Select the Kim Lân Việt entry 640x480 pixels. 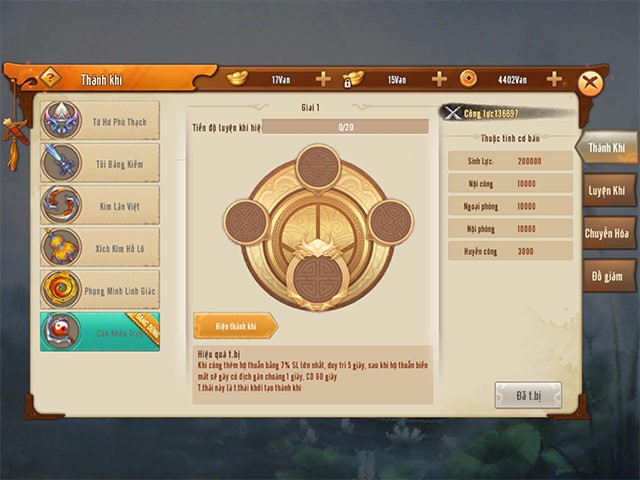click(x=100, y=204)
